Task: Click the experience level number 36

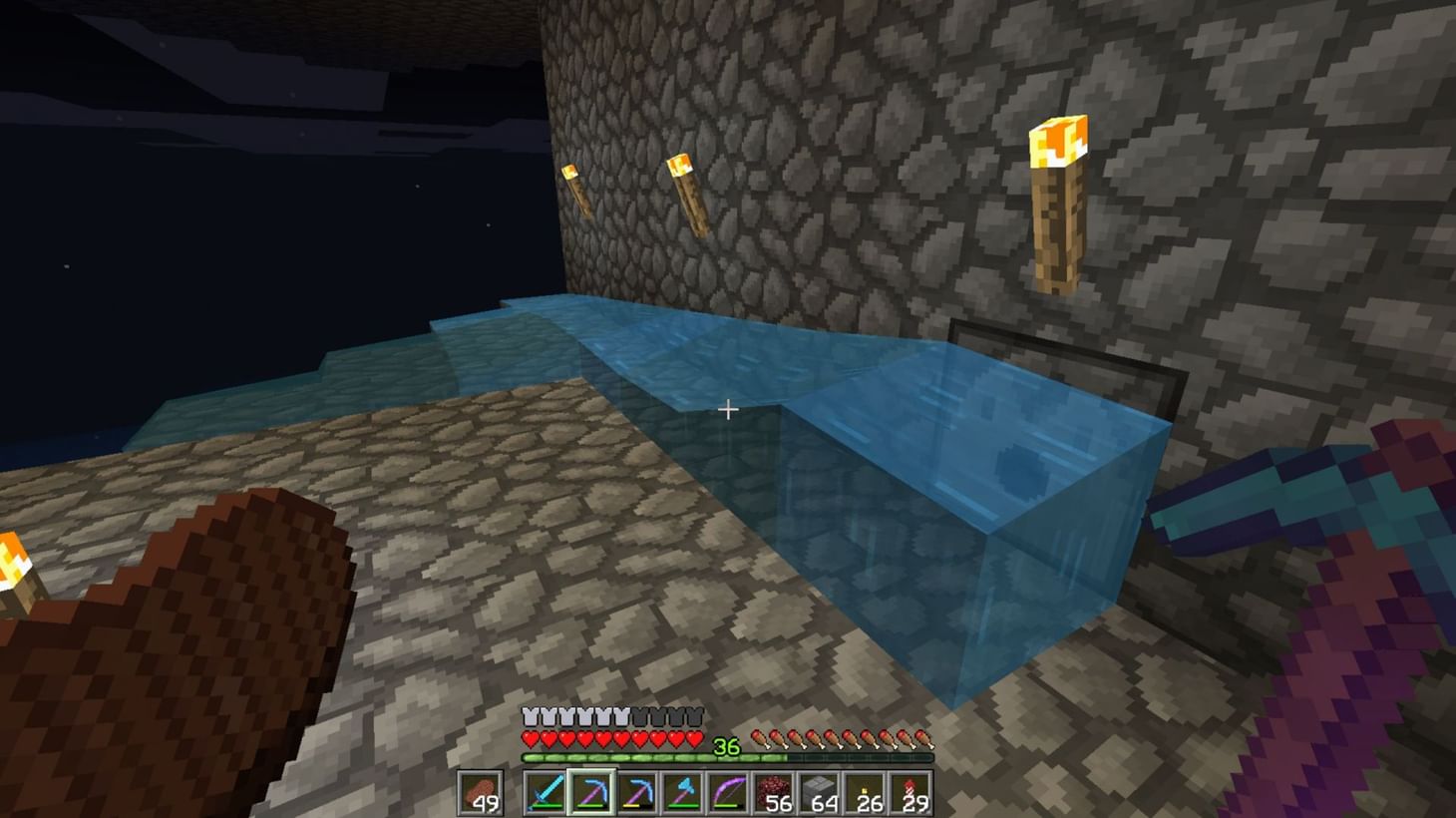Action: pyautogui.click(x=725, y=746)
